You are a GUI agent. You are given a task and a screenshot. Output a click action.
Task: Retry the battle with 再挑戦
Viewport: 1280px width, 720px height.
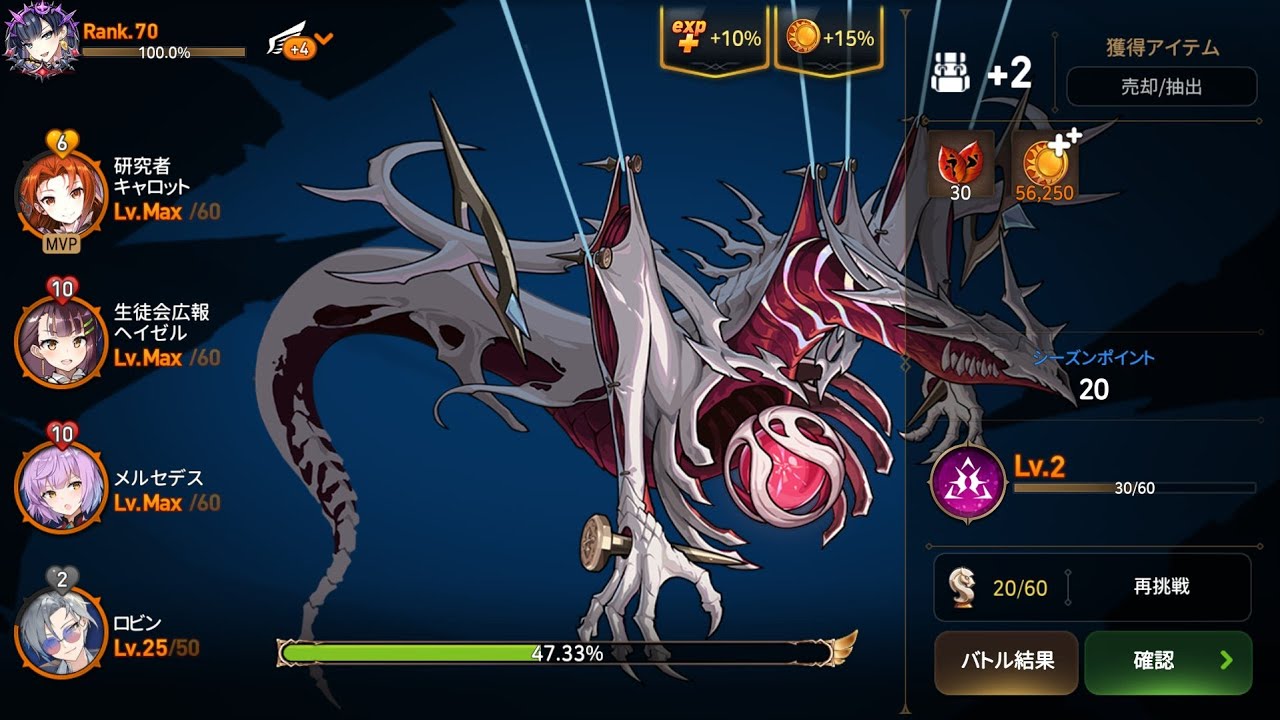pyautogui.click(x=1161, y=587)
